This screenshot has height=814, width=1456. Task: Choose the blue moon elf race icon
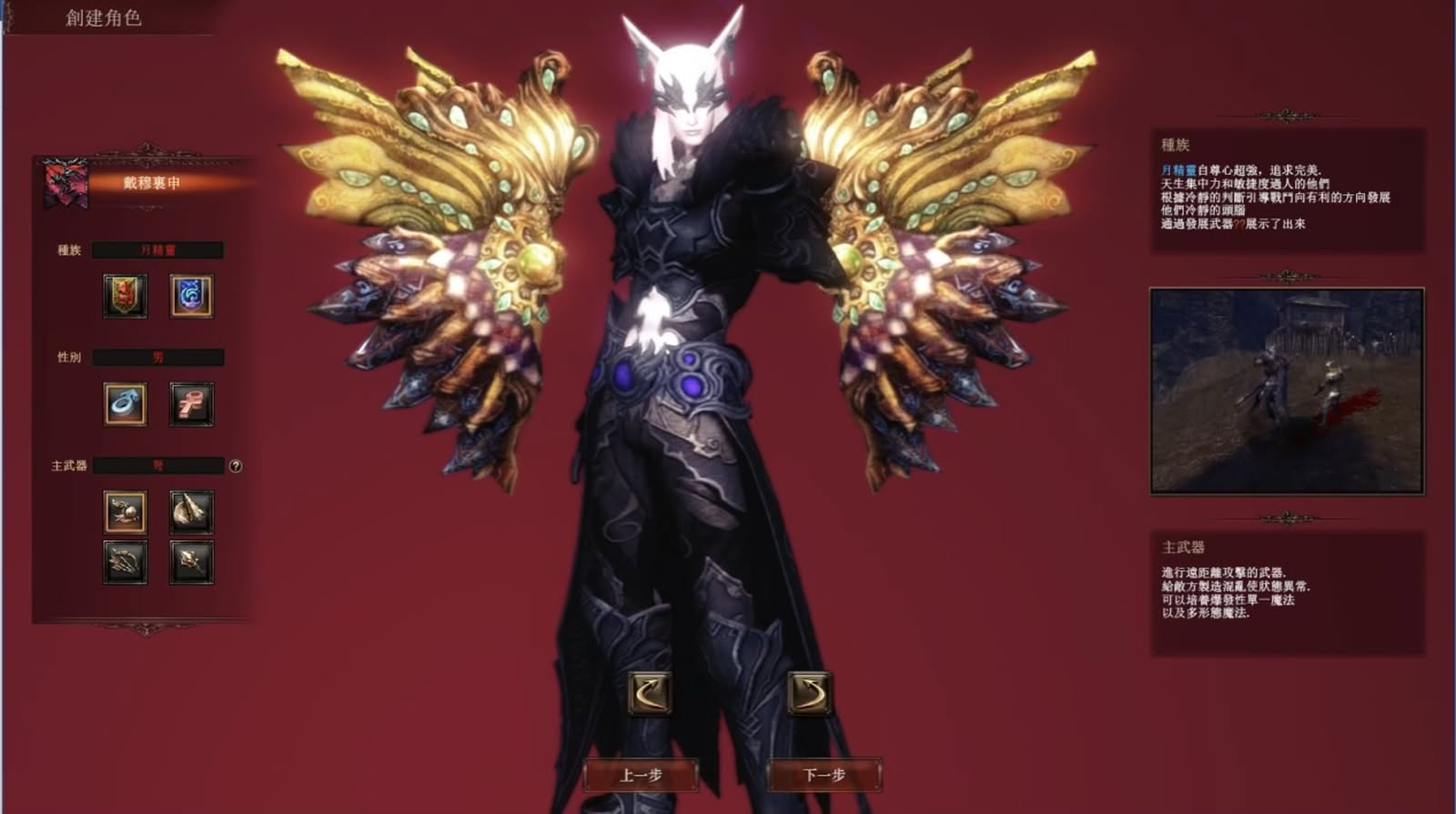click(191, 296)
